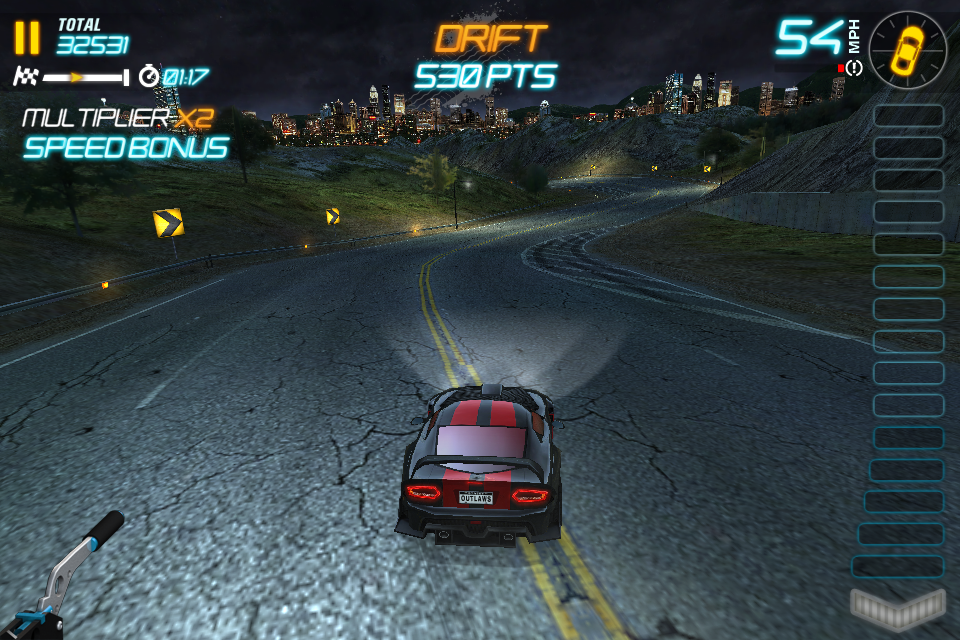The width and height of the screenshot is (960, 640).
Task: Pause the race with the yellow pause button
Action: pyautogui.click(x=27, y=38)
